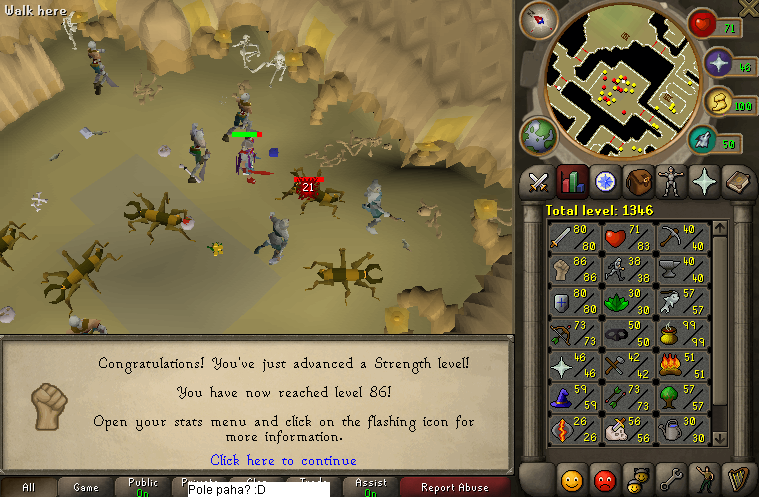Open the wrench Options tab

671,477
